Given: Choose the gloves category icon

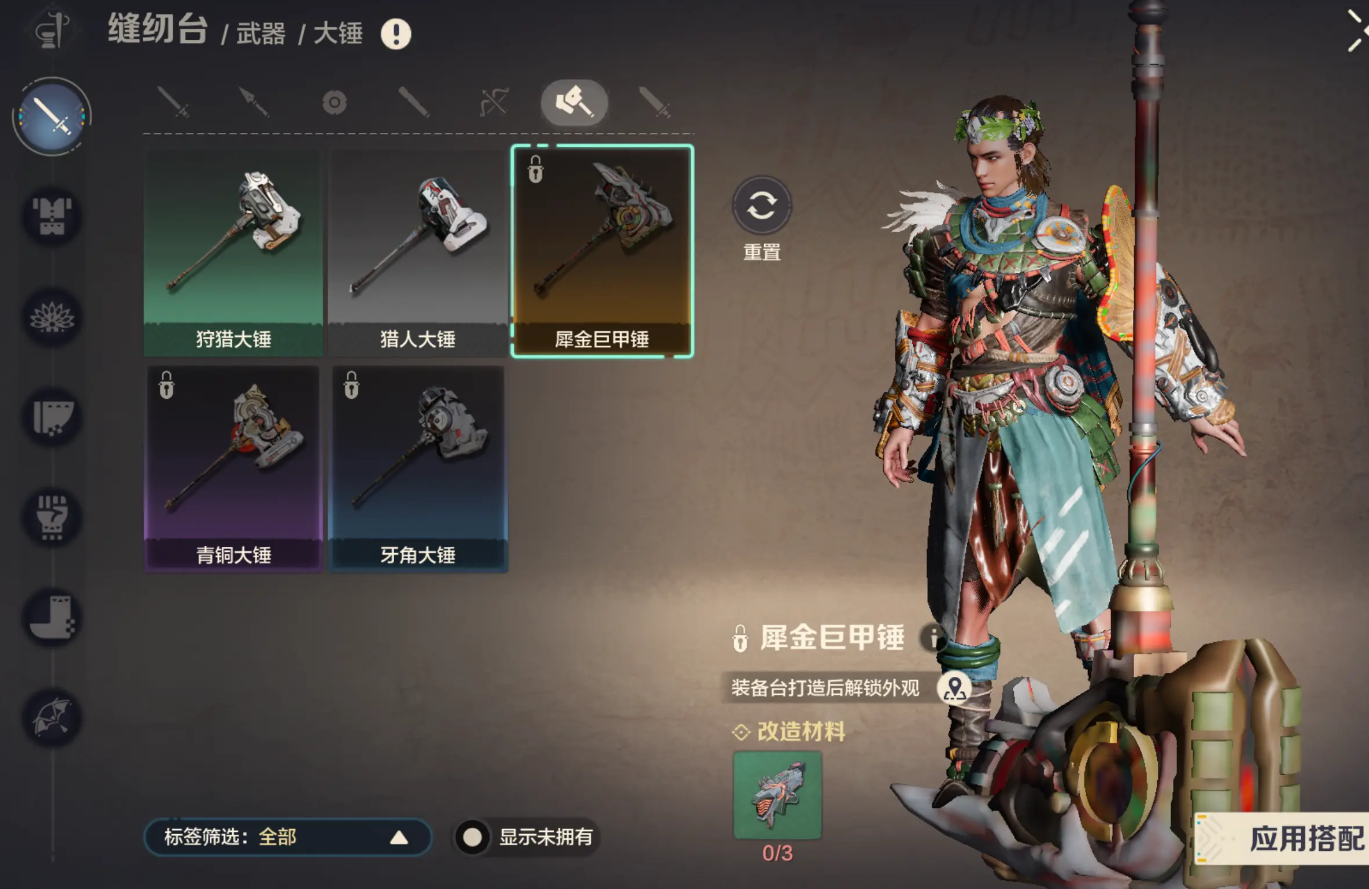Looking at the screenshot, I should click(x=52, y=517).
